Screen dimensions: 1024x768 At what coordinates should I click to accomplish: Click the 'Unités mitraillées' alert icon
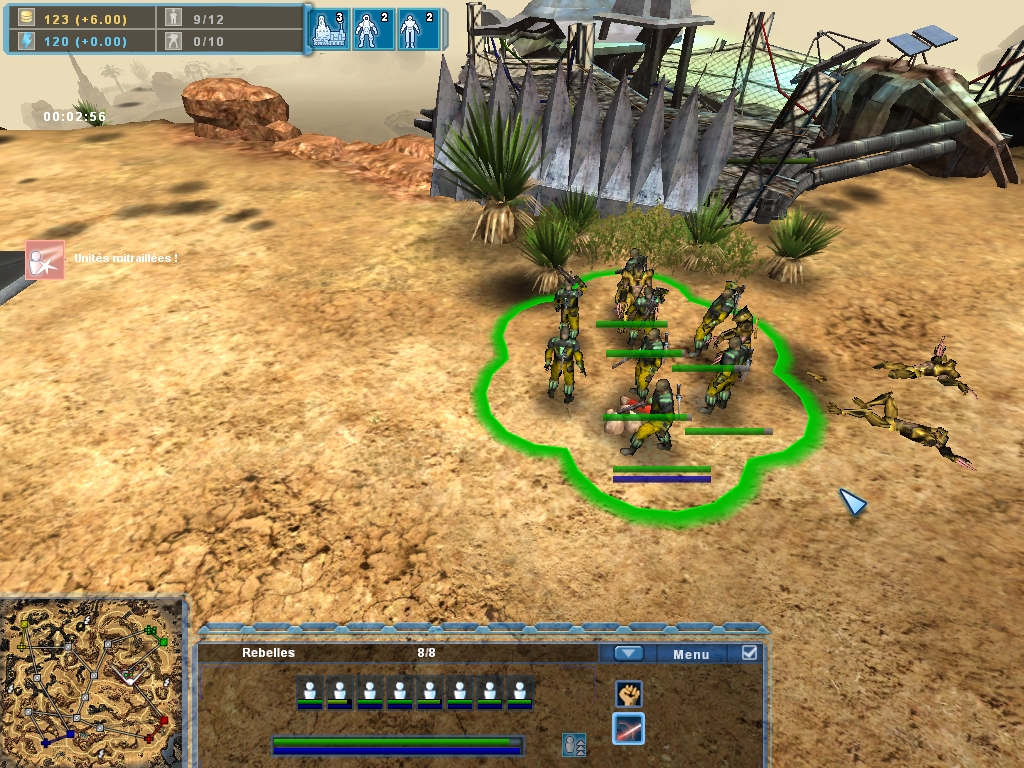(45, 259)
